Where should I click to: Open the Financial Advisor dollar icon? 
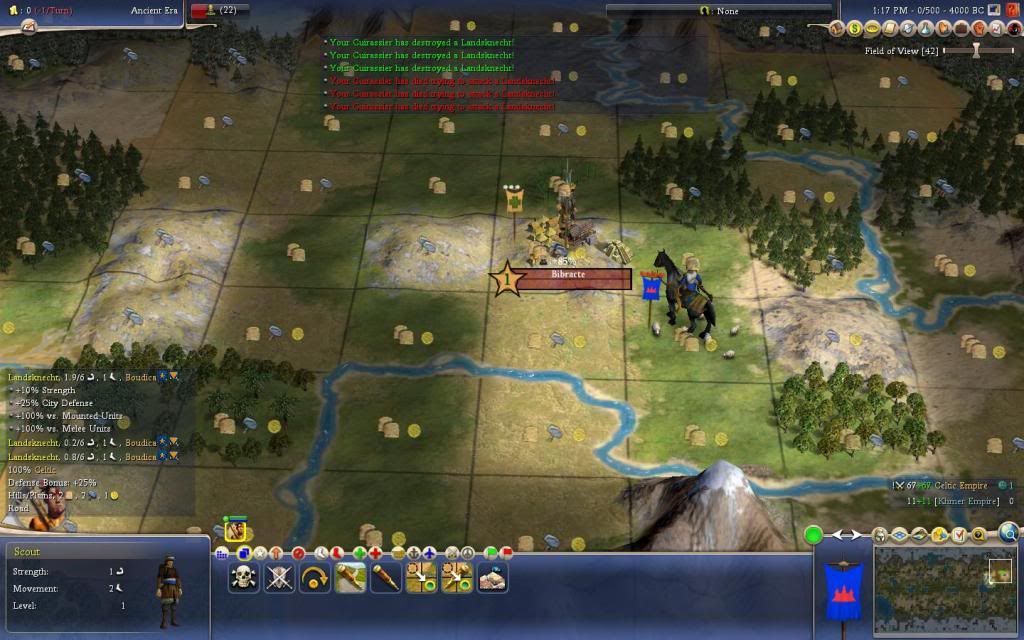[x=855, y=29]
